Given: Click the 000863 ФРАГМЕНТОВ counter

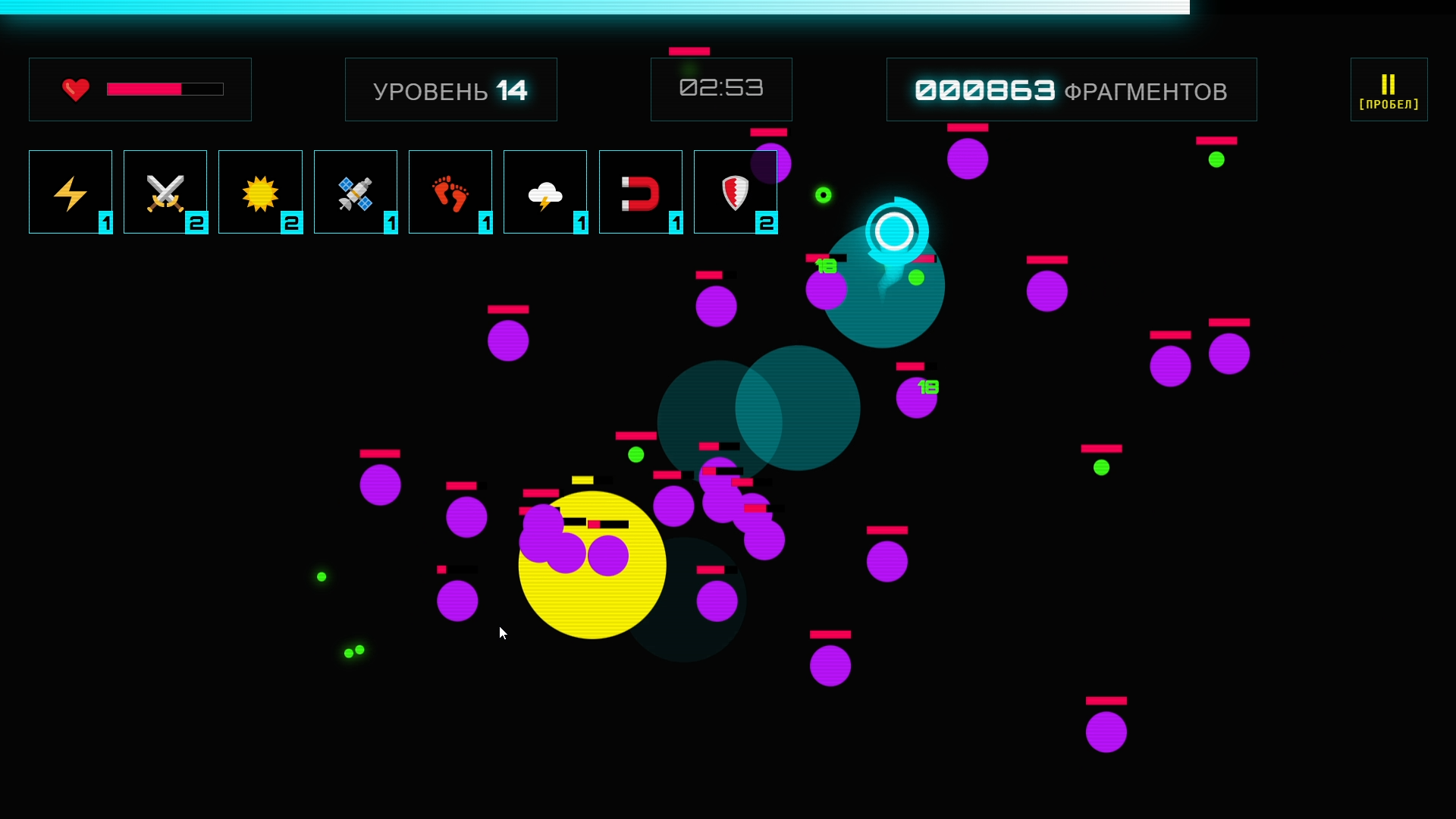Looking at the screenshot, I should click(1071, 89).
